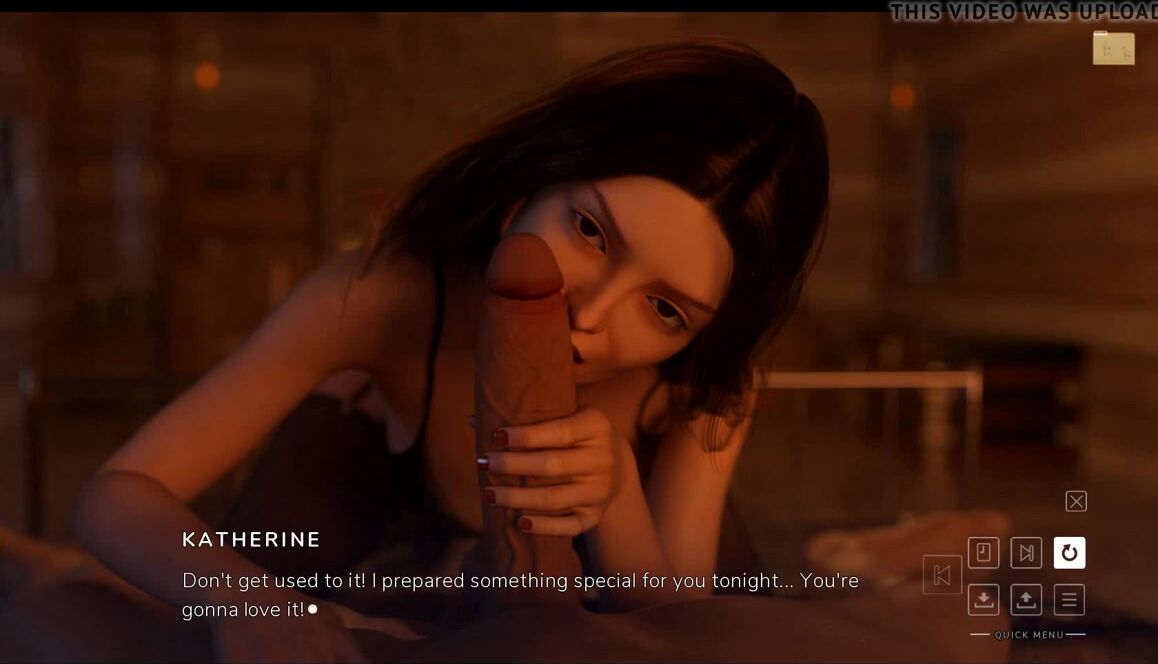Screen dimensions: 1158x664
Task: Open the dialogue history page icon
Action: 984,553
